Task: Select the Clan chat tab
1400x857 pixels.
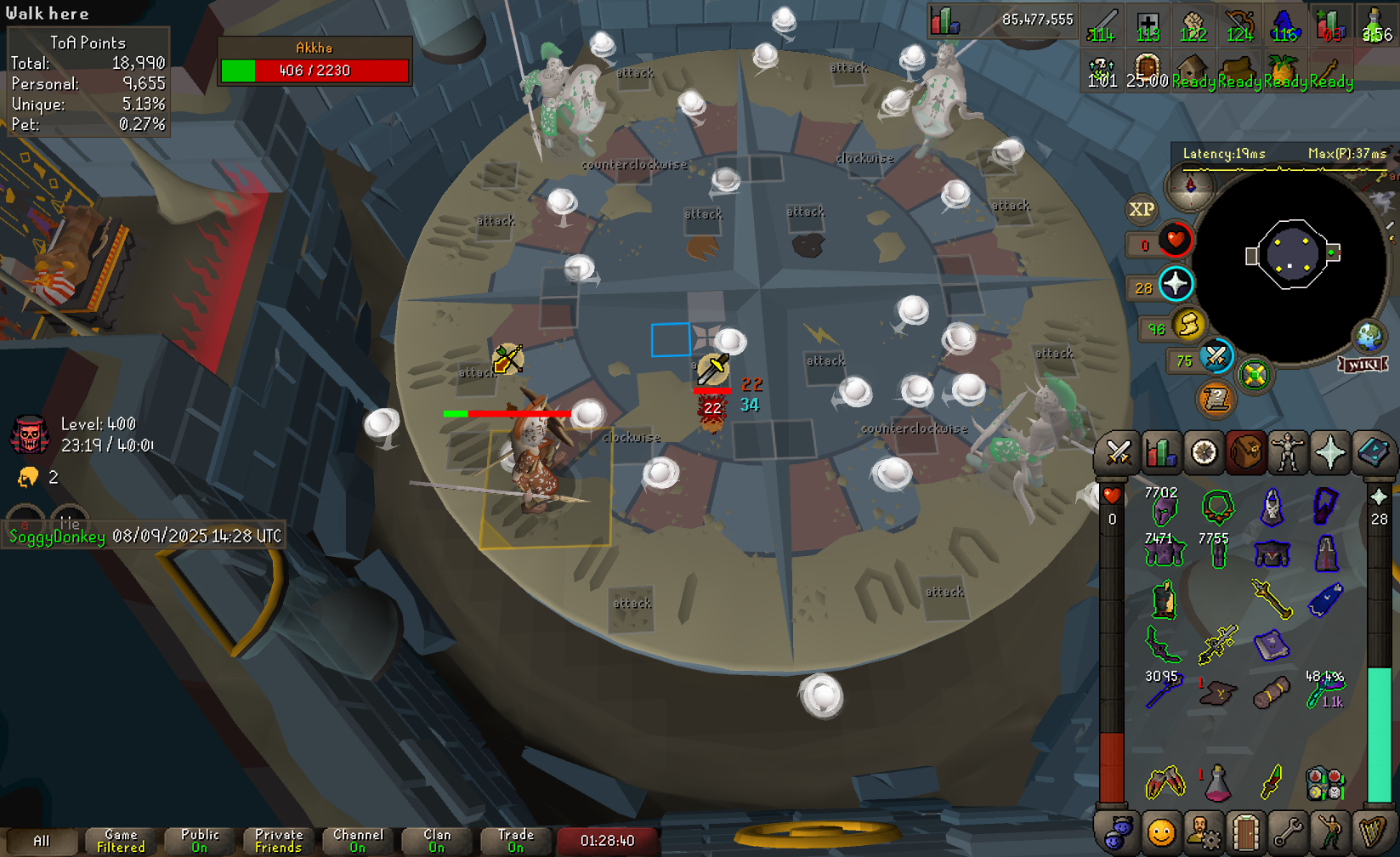Action: pos(437,840)
